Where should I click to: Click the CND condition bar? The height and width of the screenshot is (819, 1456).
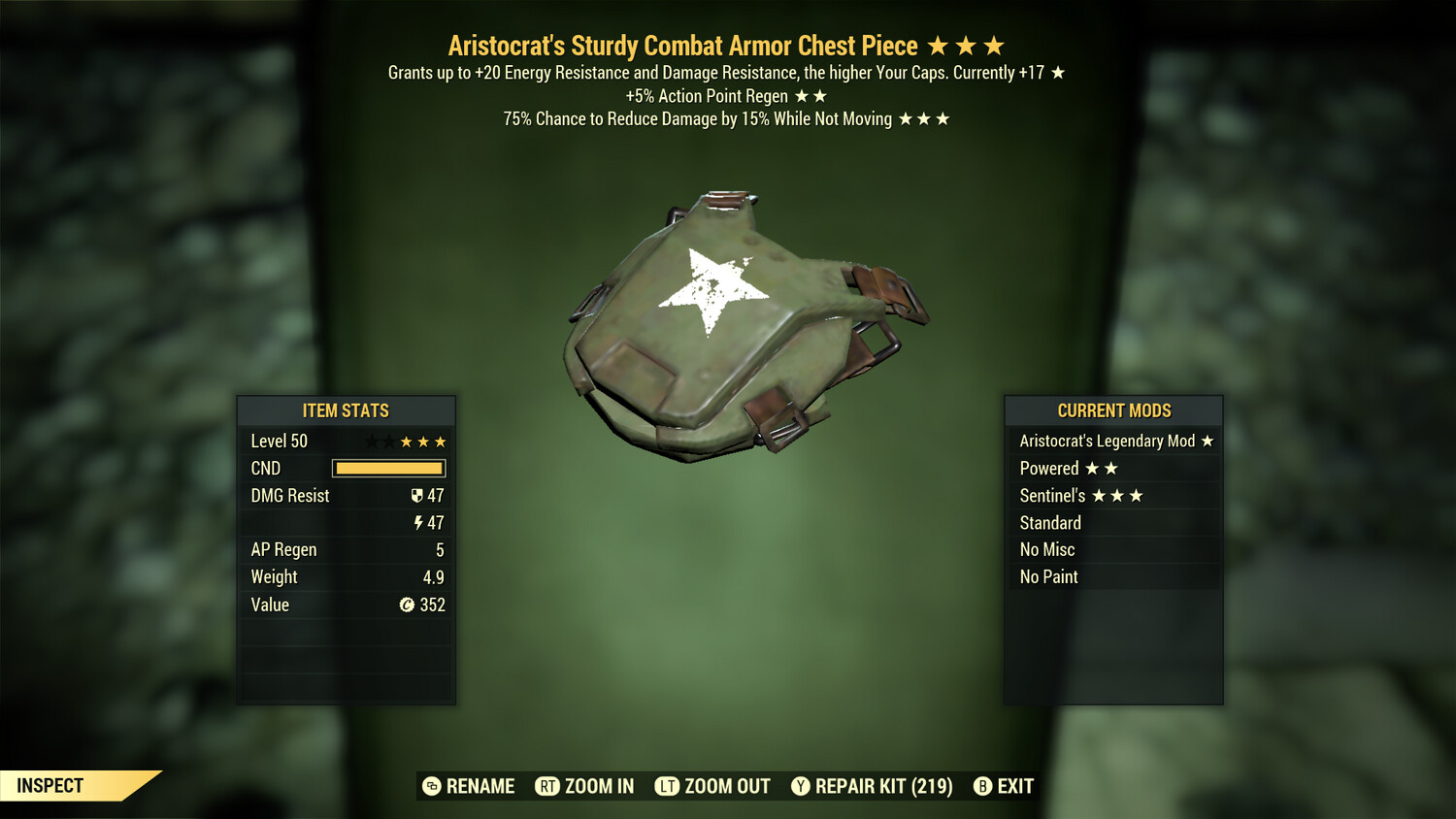(388, 468)
